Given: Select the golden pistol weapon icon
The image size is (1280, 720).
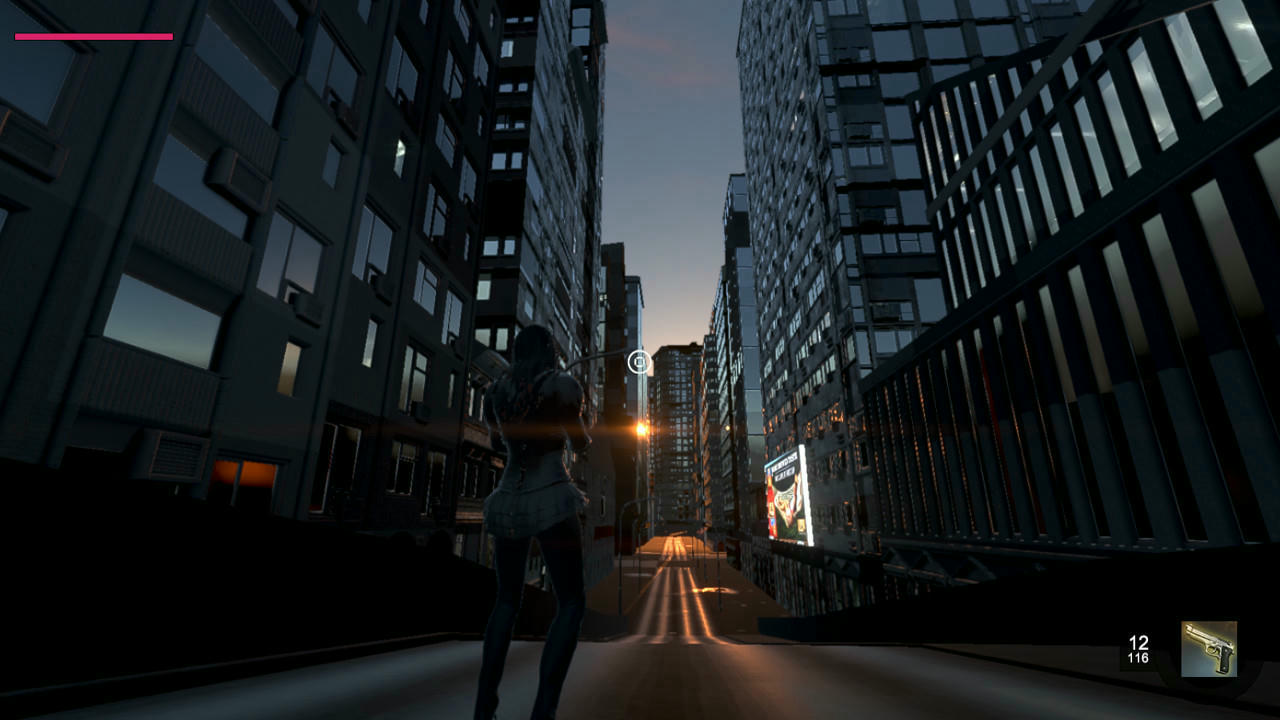Looking at the screenshot, I should 1209,649.
